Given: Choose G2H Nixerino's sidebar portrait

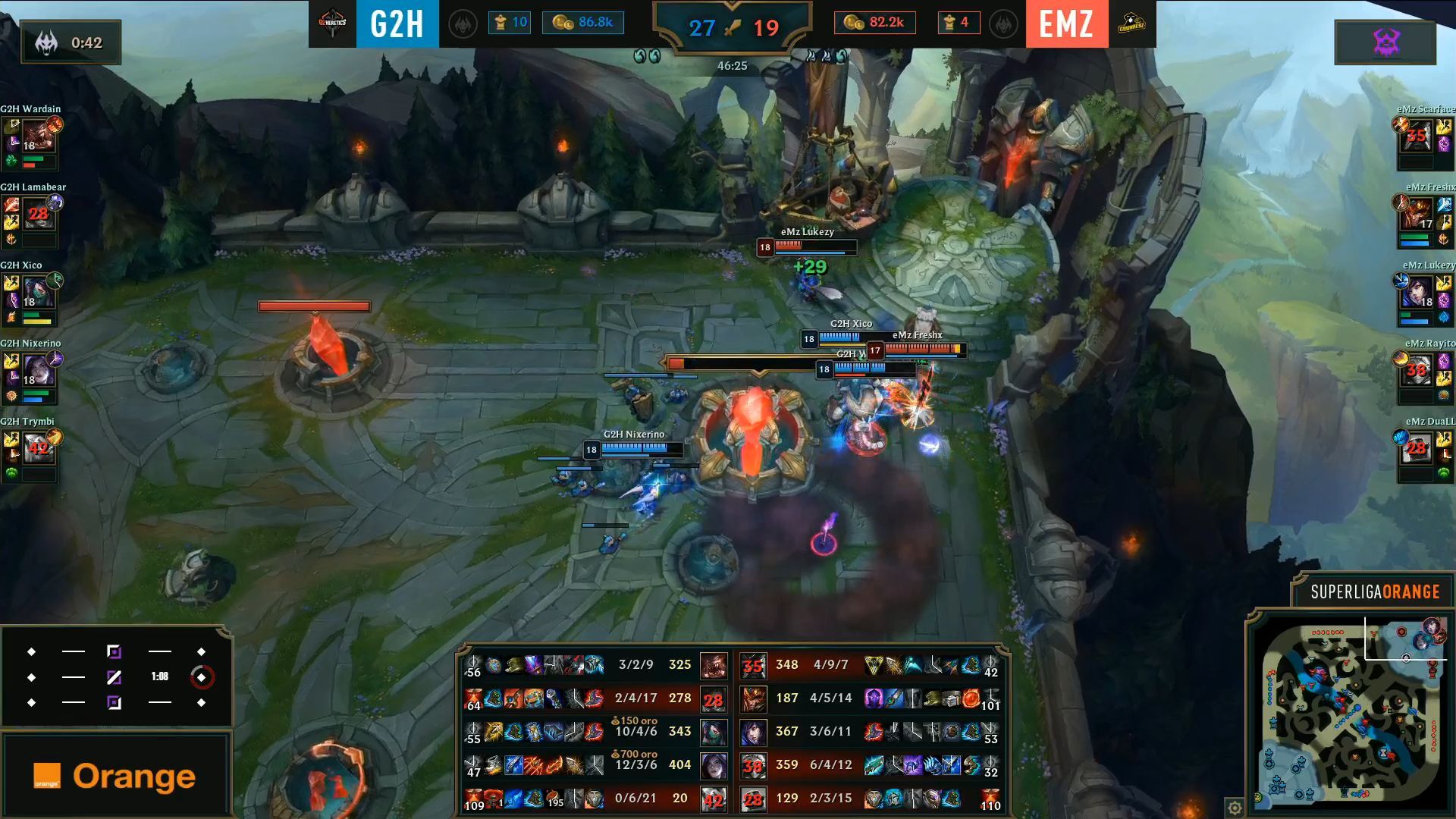Looking at the screenshot, I should click(x=37, y=372).
